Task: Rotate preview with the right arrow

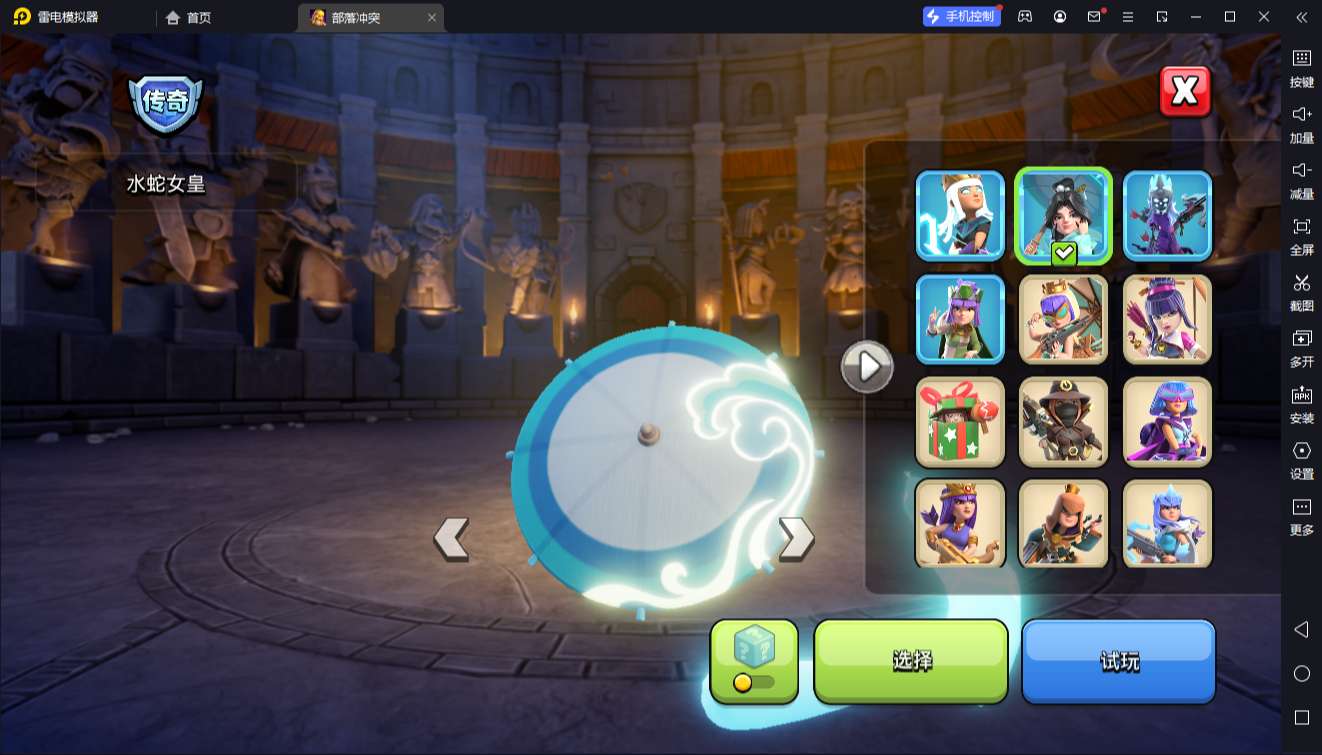Action: [796, 538]
